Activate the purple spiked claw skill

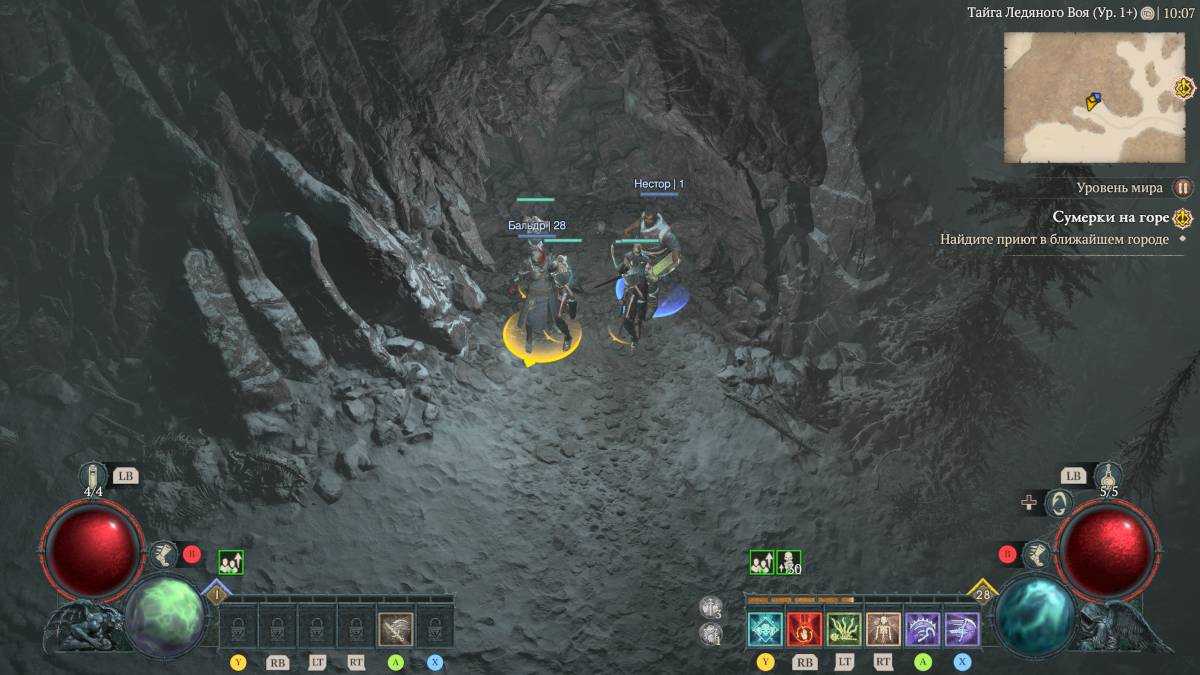click(x=922, y=629)
